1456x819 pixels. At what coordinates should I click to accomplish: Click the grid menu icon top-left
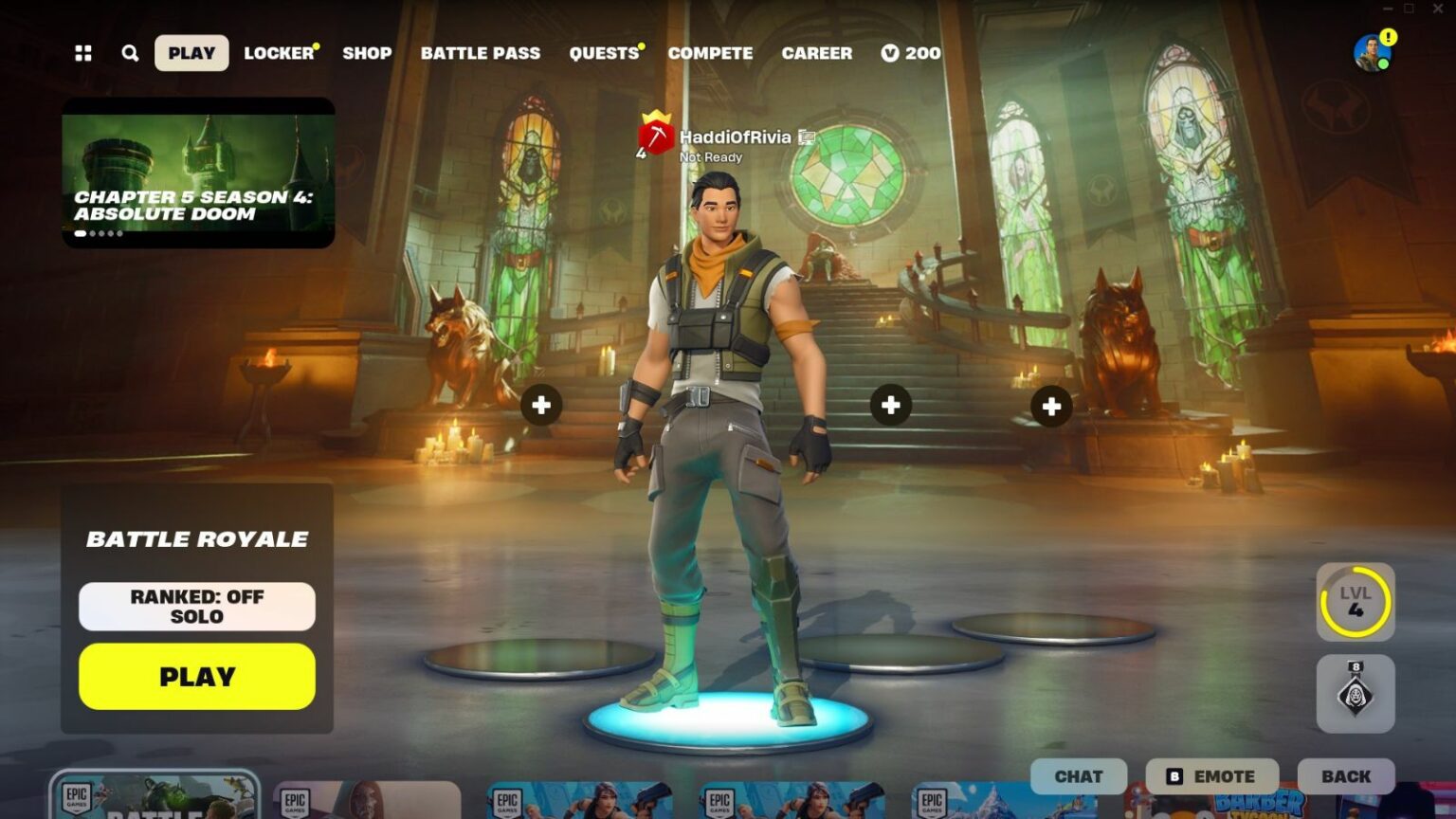coord(82,53)
